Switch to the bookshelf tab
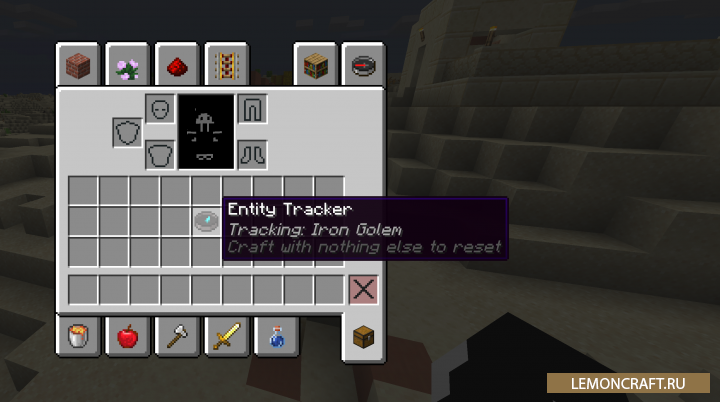This screenshot has height=402, width=720. [314, 67]
